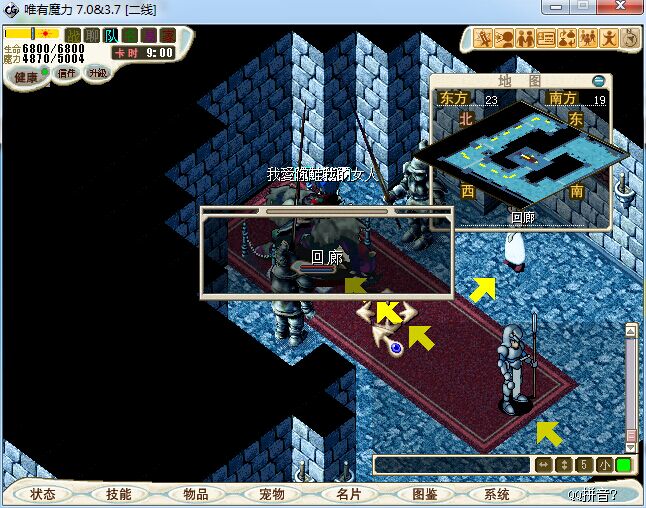This screenshot has width=646, height=508.
Task: Click the green square chat button
Action: coord(623,465)
